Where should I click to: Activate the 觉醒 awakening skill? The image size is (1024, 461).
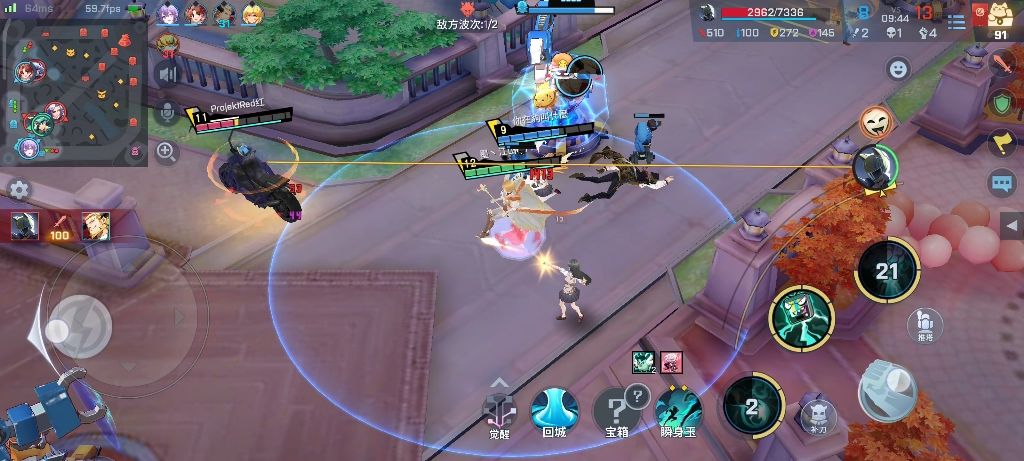(499, 410)
